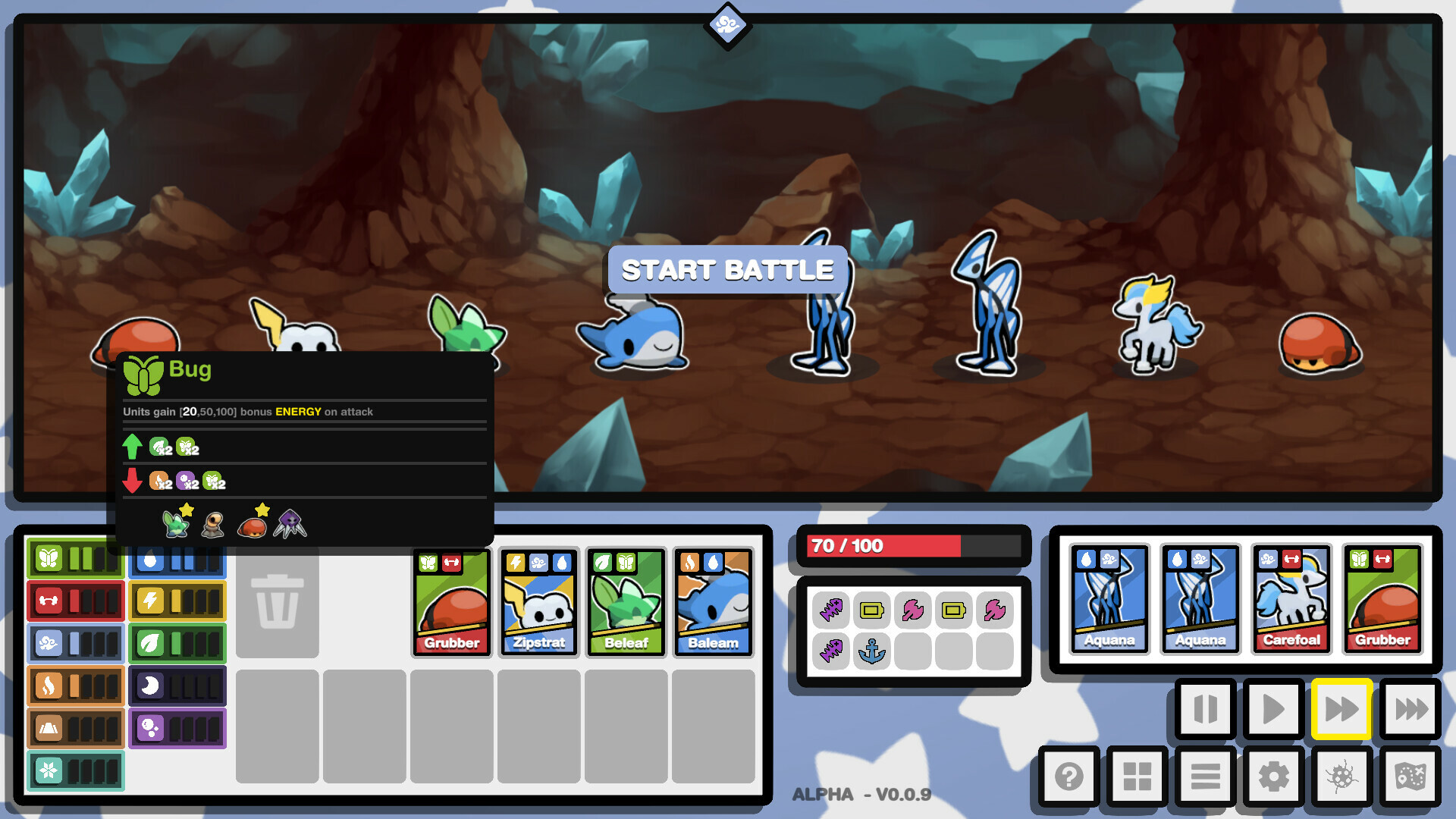Screen dimensions: 1456x819
Task: Open the settings gear
Action: [1272, 777]
